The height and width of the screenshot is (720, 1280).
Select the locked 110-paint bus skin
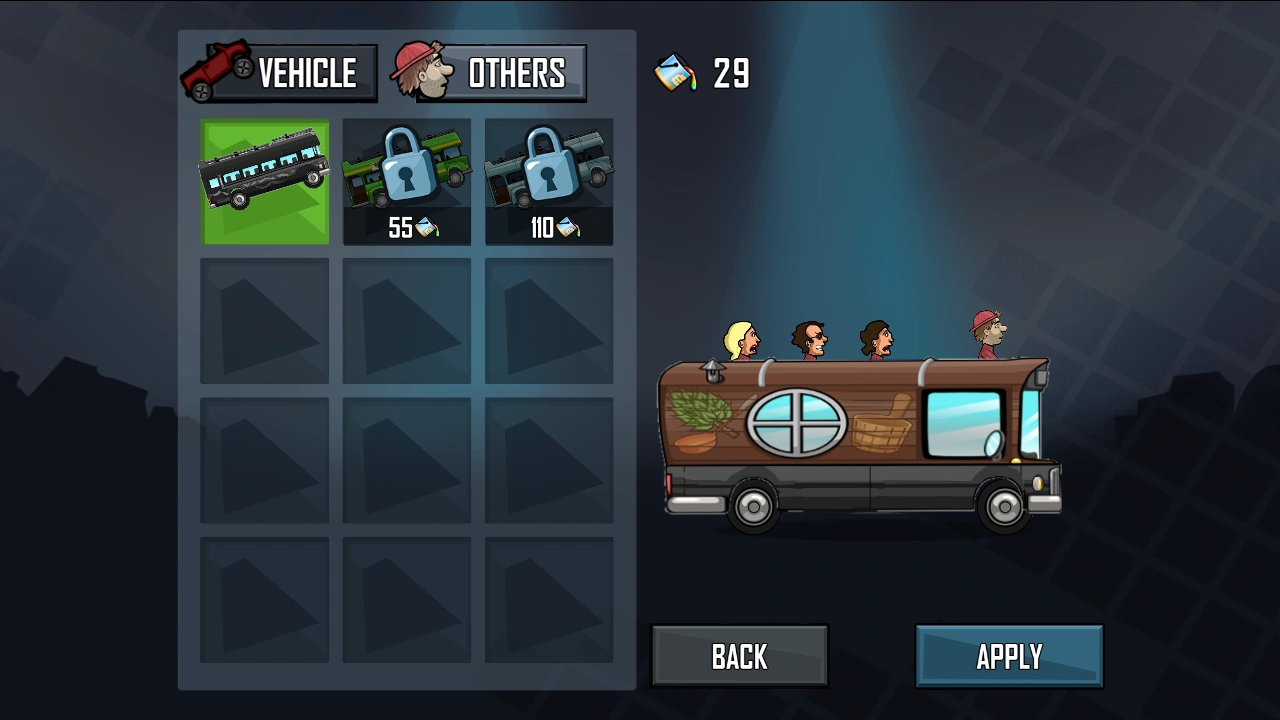click(549, 180)
